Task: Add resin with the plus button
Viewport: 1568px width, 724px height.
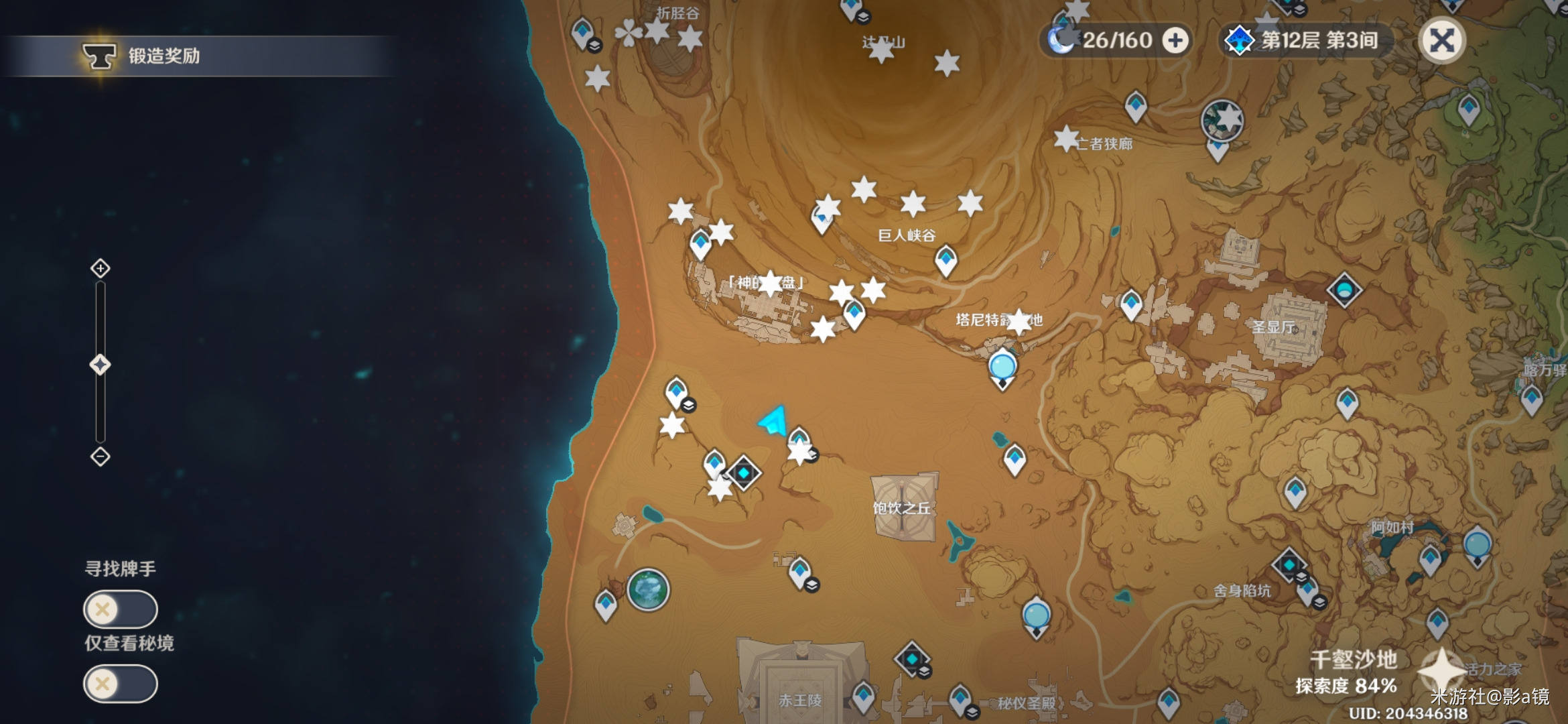Action: pyautogui.click(x=1175, y=41)
